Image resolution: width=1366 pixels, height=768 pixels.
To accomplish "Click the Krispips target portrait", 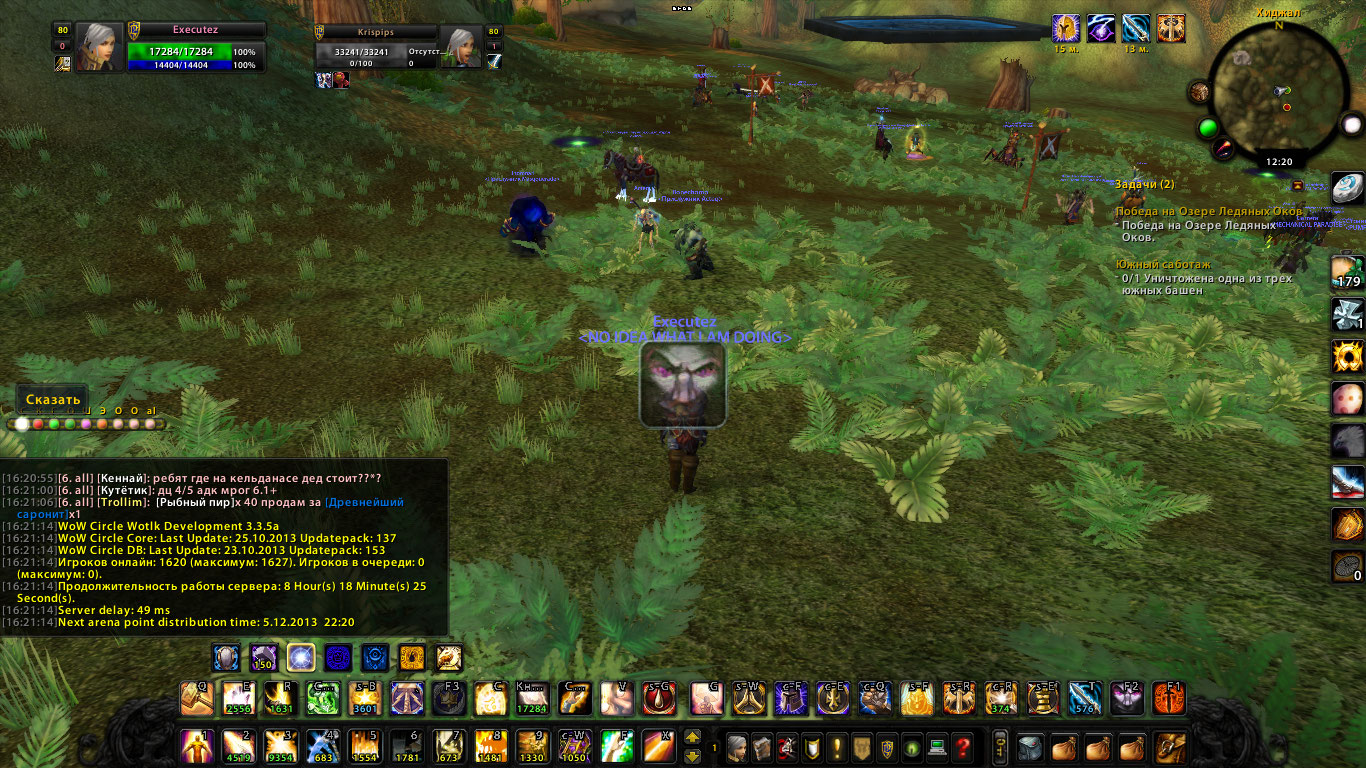I will click(x=460, y=47).
